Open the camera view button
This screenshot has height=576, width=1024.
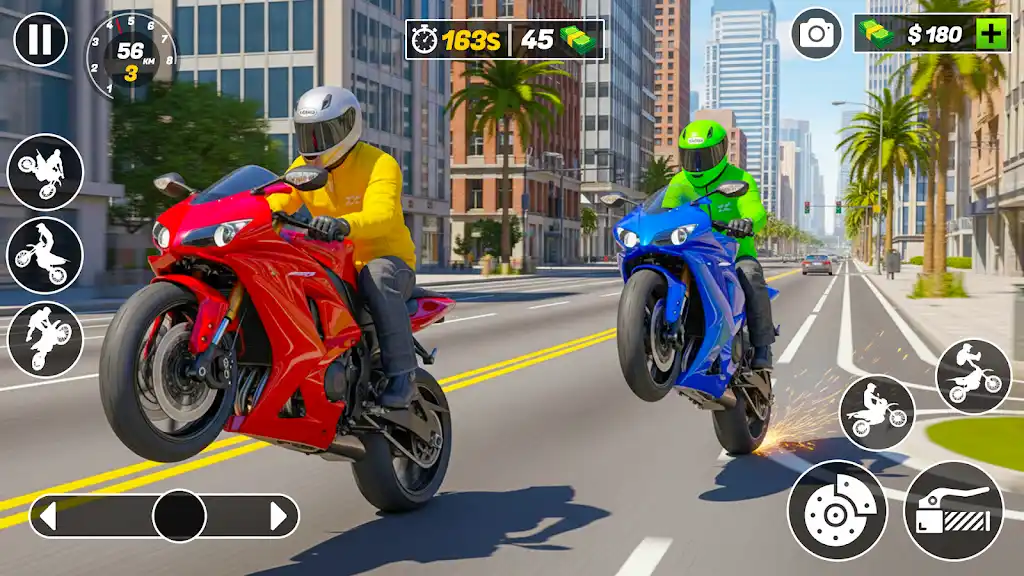click(x=816, y=34)
